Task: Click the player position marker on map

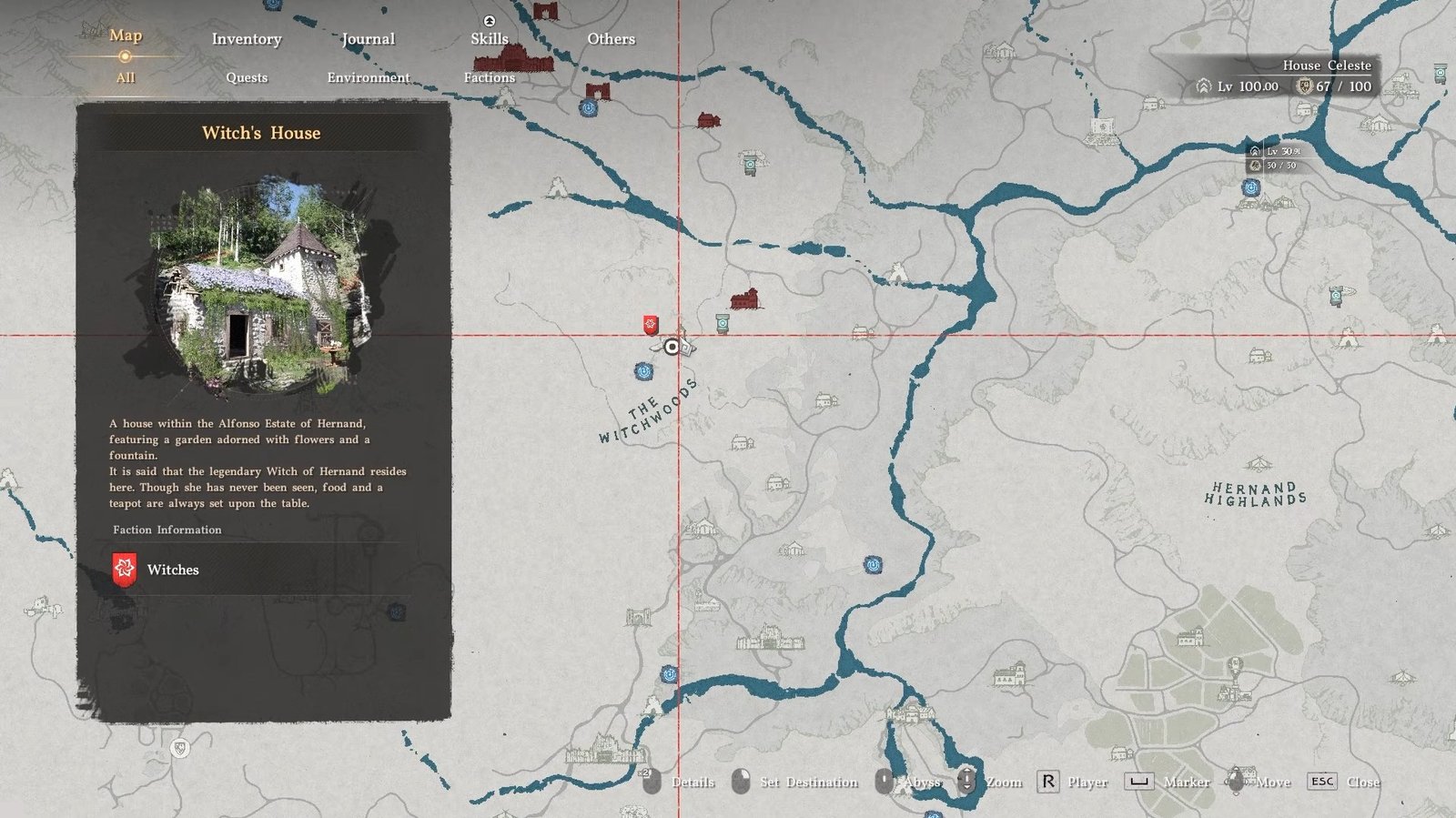Action: (672, 347)
